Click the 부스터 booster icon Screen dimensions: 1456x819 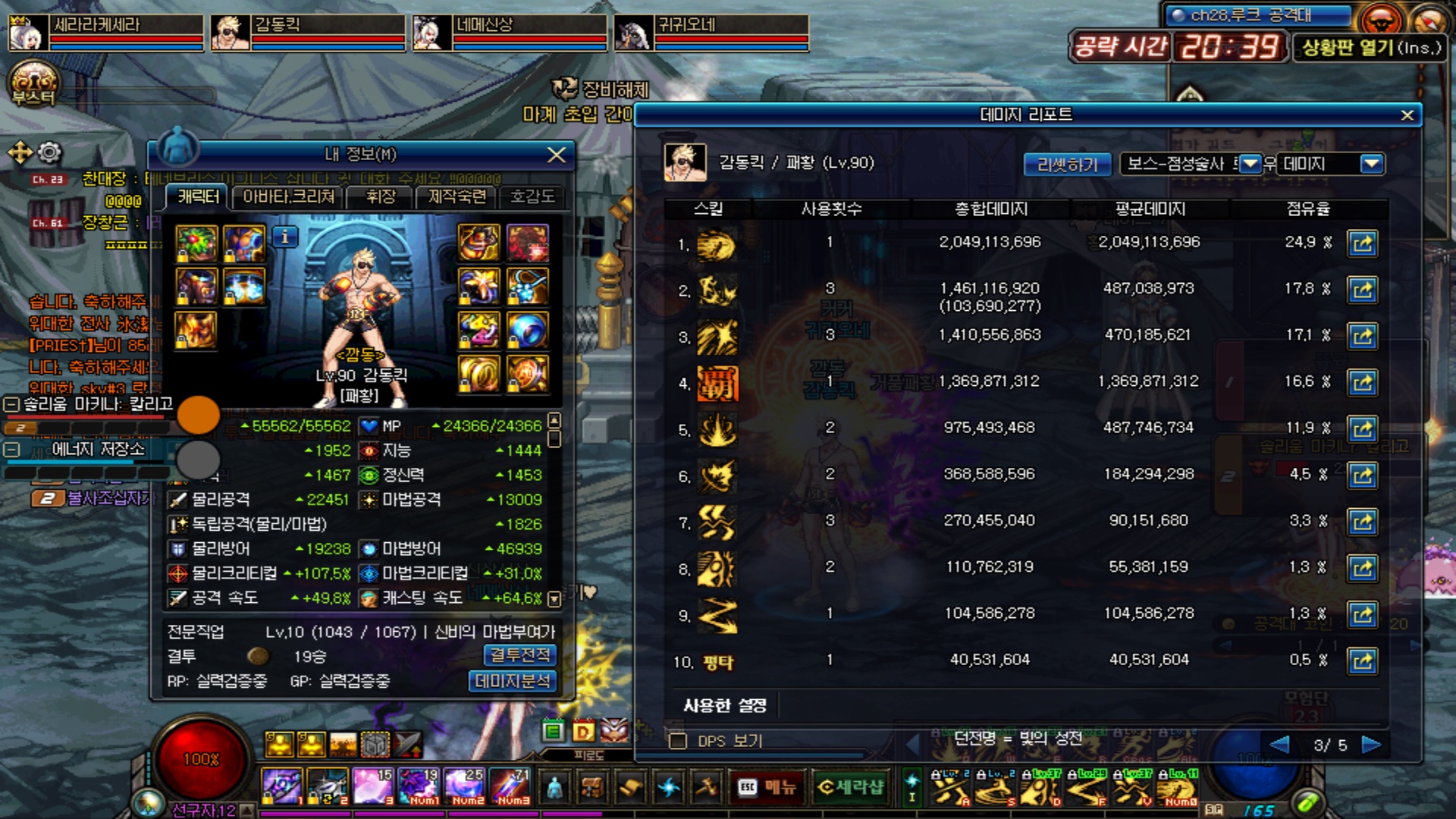tap(33, 83)
